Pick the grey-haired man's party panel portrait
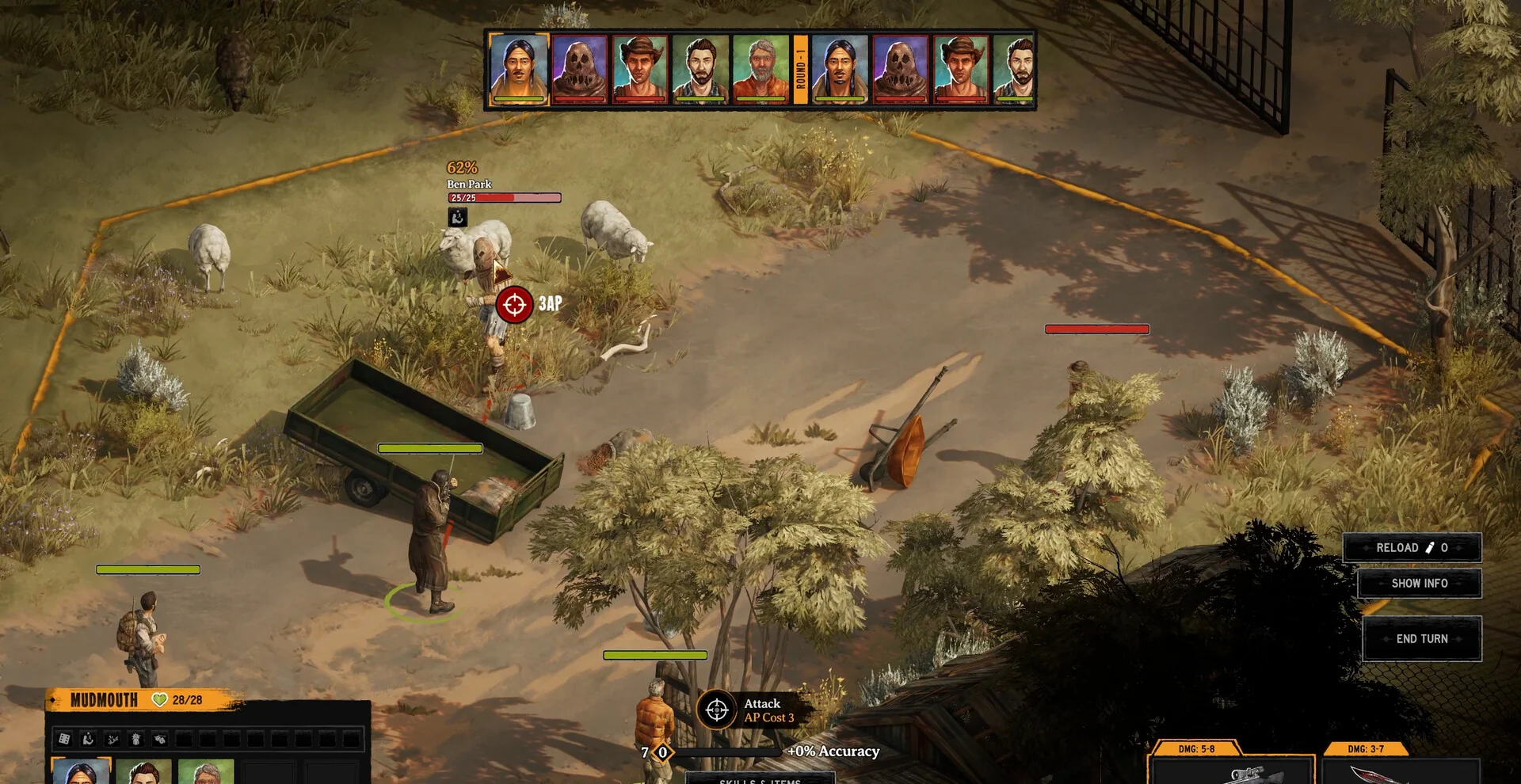This screenshot has height=784, width=1521. (206, 772)
